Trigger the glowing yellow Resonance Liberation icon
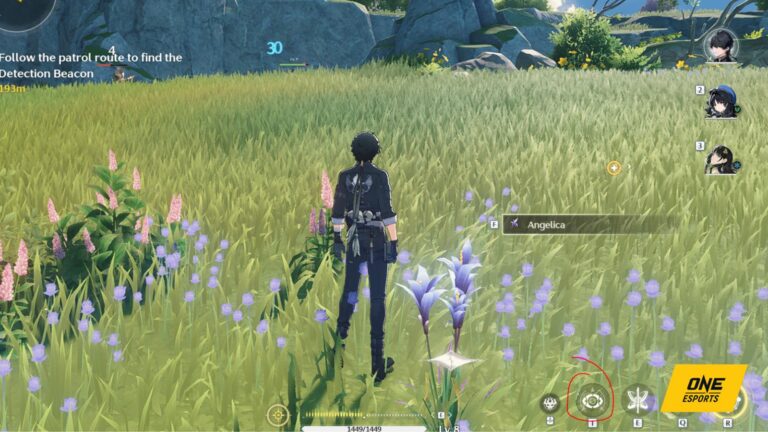The width and height of the screenshot is (768, 432). [735, 402]
